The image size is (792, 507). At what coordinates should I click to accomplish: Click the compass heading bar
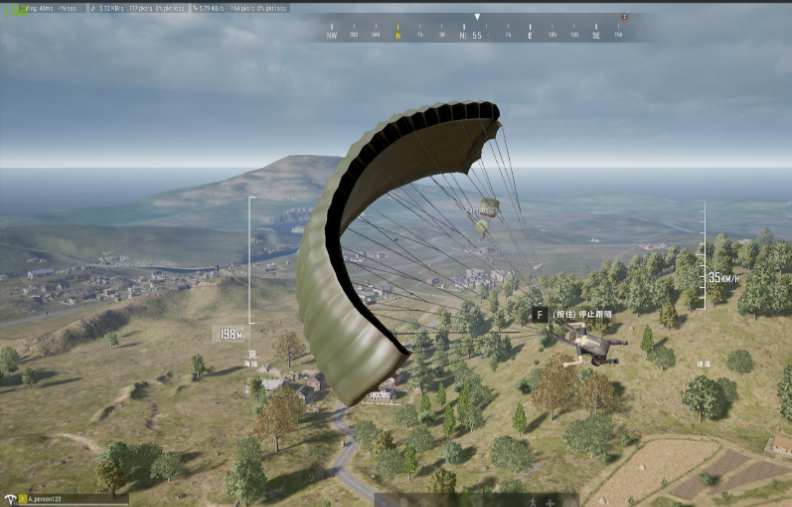pos(477,34)
